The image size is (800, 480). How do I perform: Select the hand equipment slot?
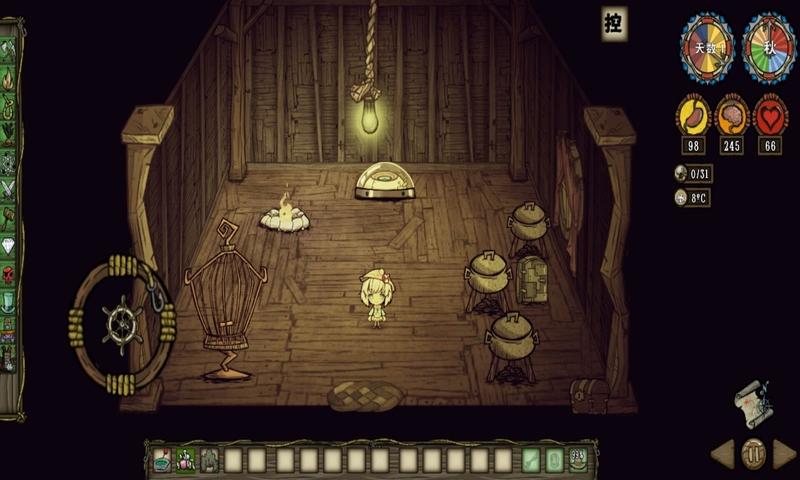click(532, 460)
